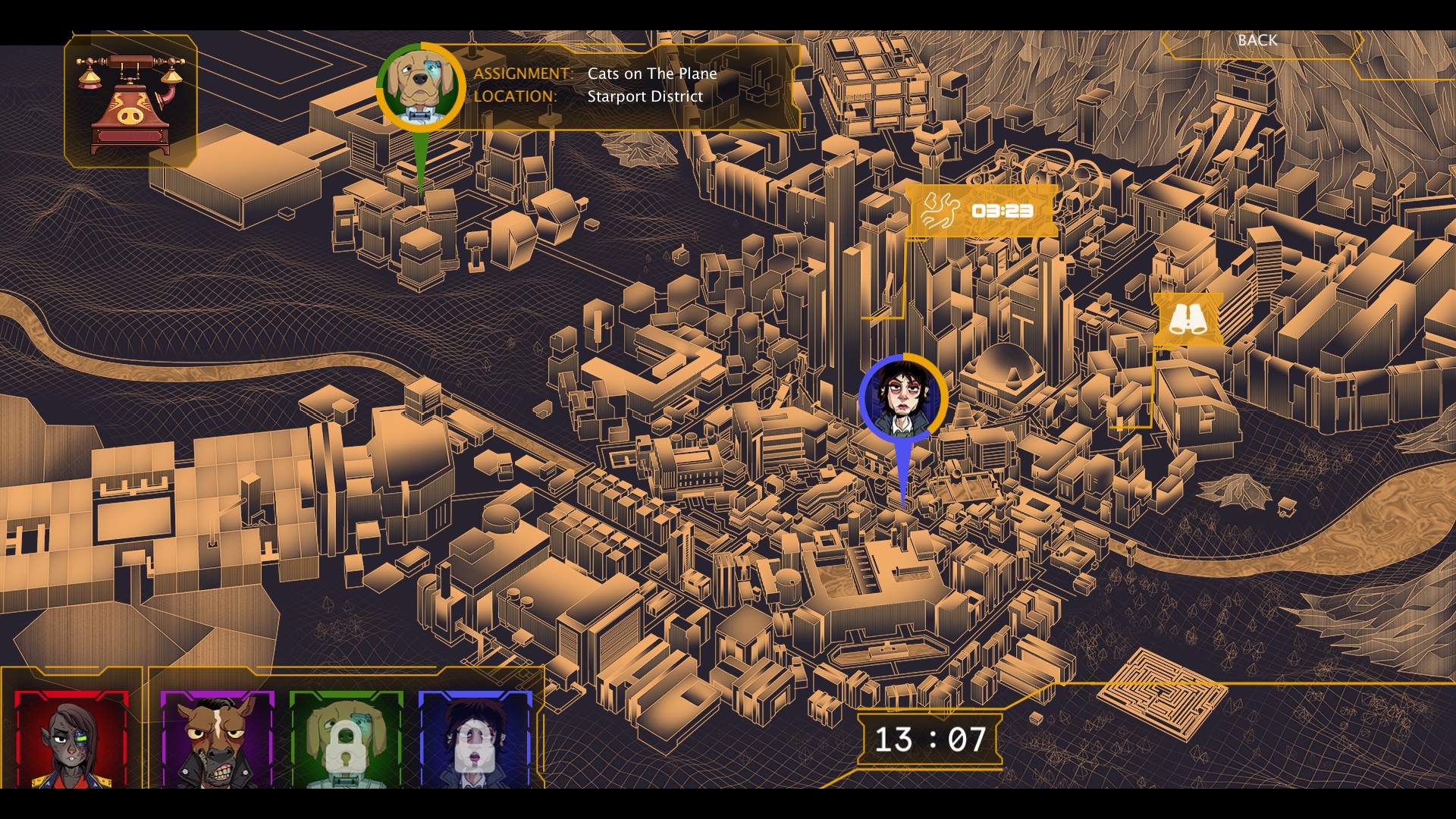Choose the binoculars stakeout marker
1456x819 pixels.
(1188, 320)
